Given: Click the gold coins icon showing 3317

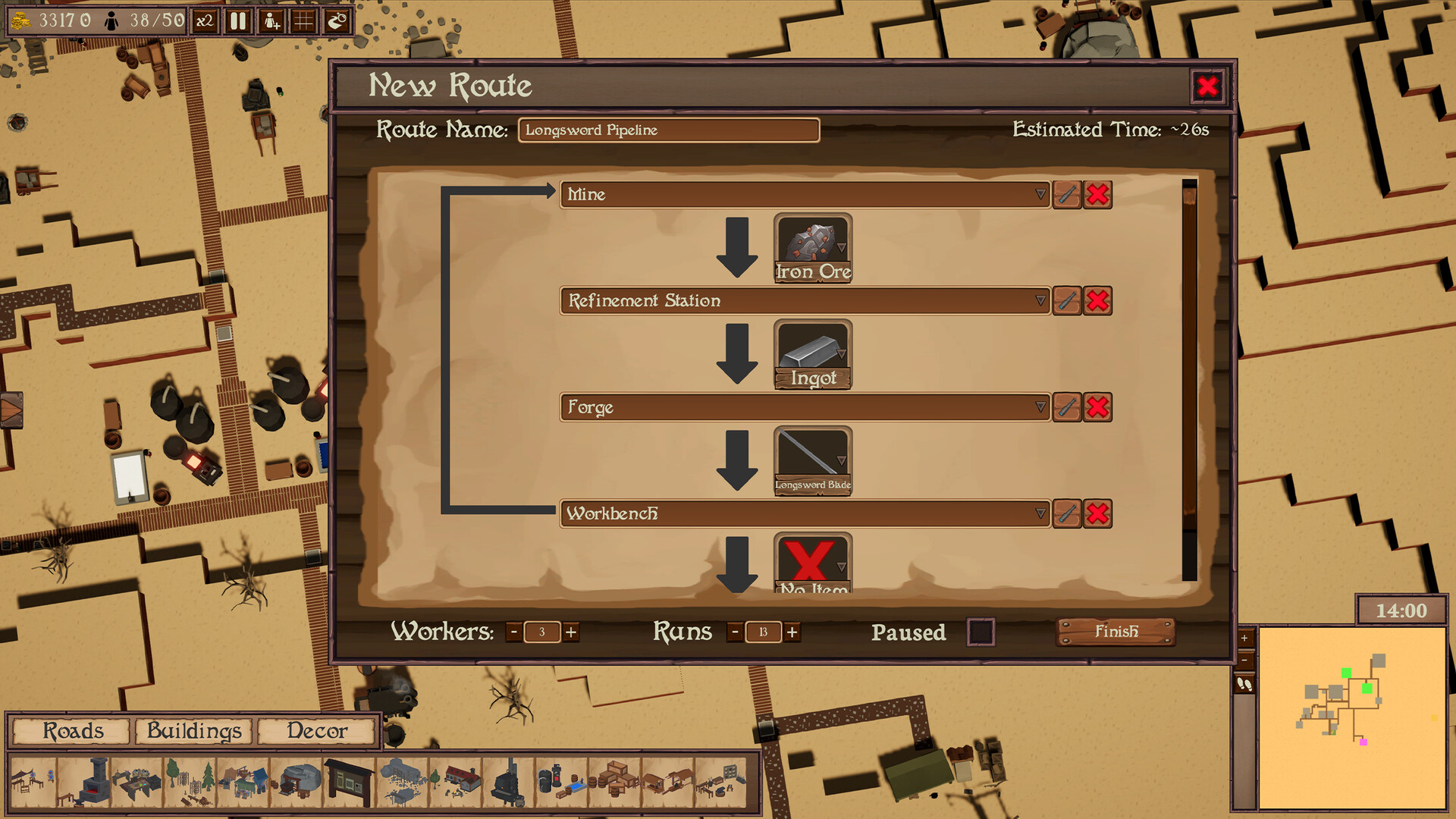Looking at the screenshot, I should coord(19,20).
